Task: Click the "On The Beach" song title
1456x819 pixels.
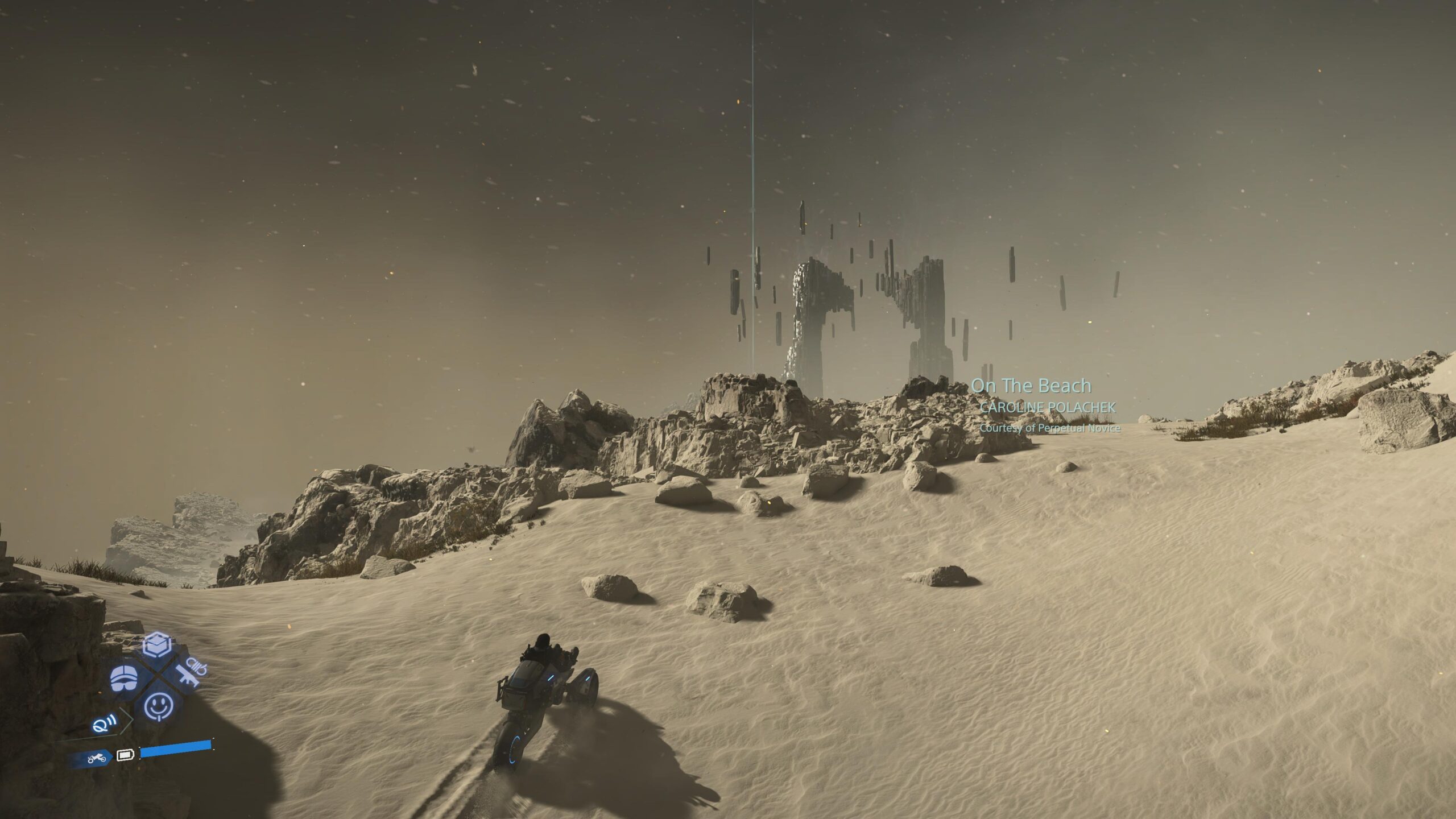Action: pyautogui.click(x=1031, y=386)
